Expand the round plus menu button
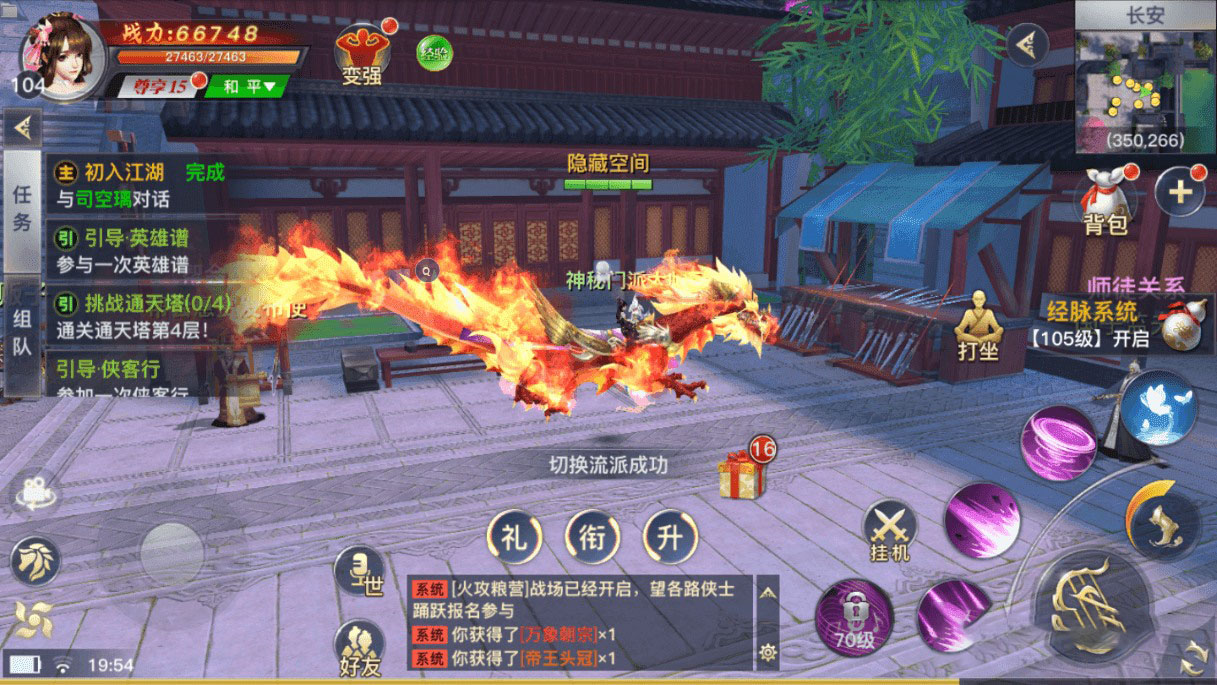Image resolution: width=1217 pixels, height=685 pixels. pos(1180,192)
